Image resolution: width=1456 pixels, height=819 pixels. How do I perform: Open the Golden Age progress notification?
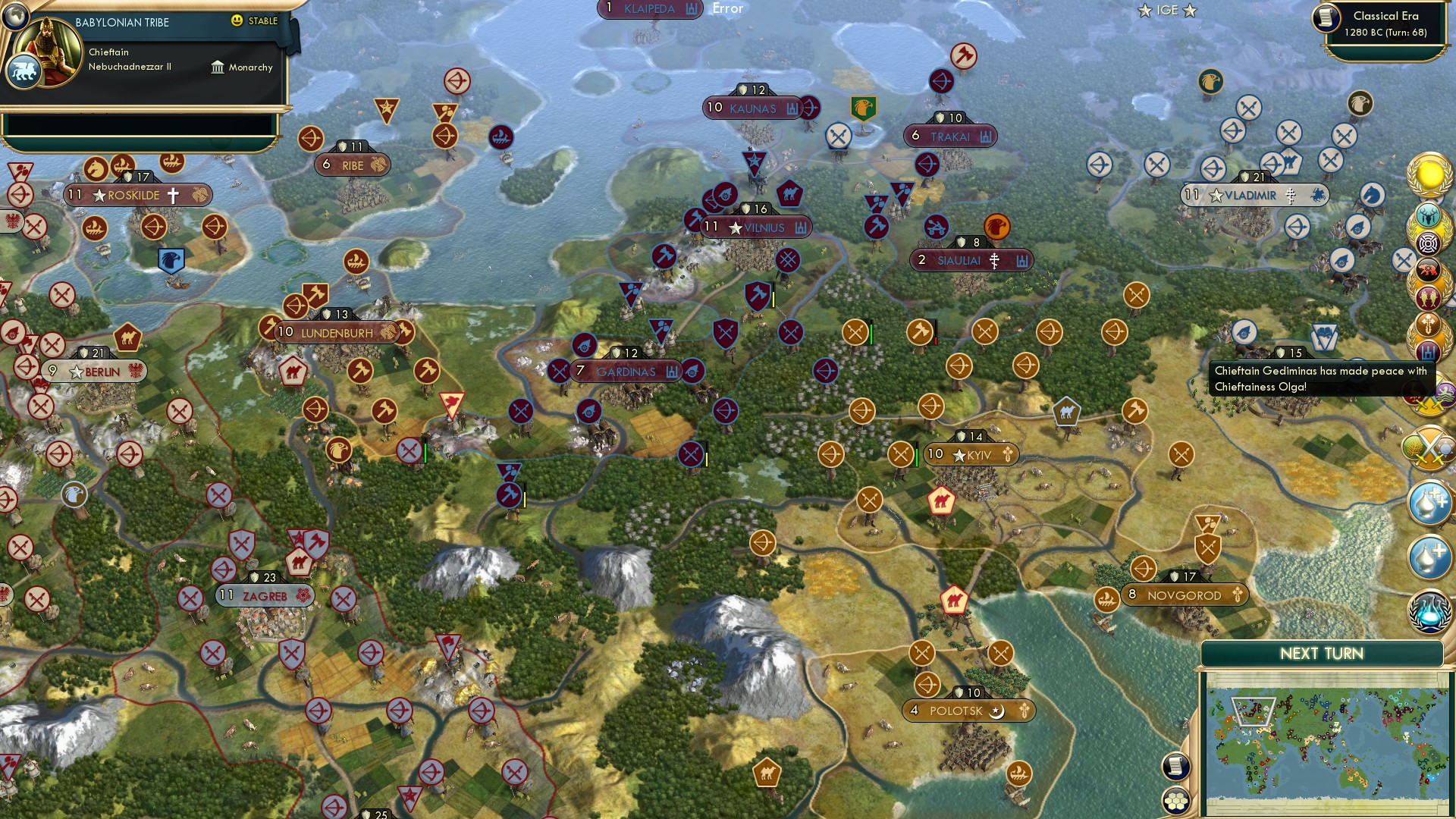[1429, 173]
